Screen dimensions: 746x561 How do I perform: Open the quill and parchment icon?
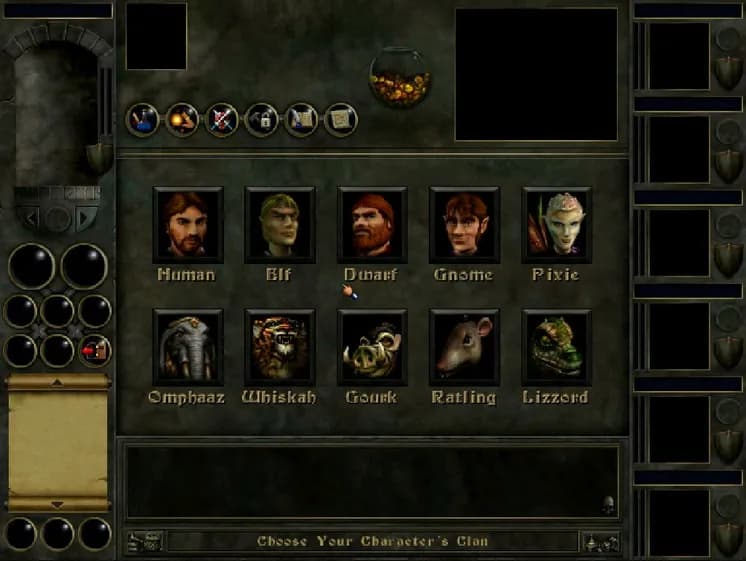[x=301, y=120]
